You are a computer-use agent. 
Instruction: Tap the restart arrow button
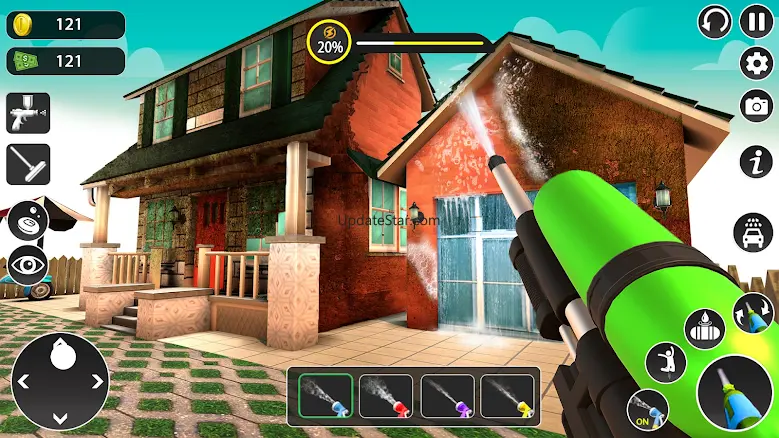click(x=714, y=21)
